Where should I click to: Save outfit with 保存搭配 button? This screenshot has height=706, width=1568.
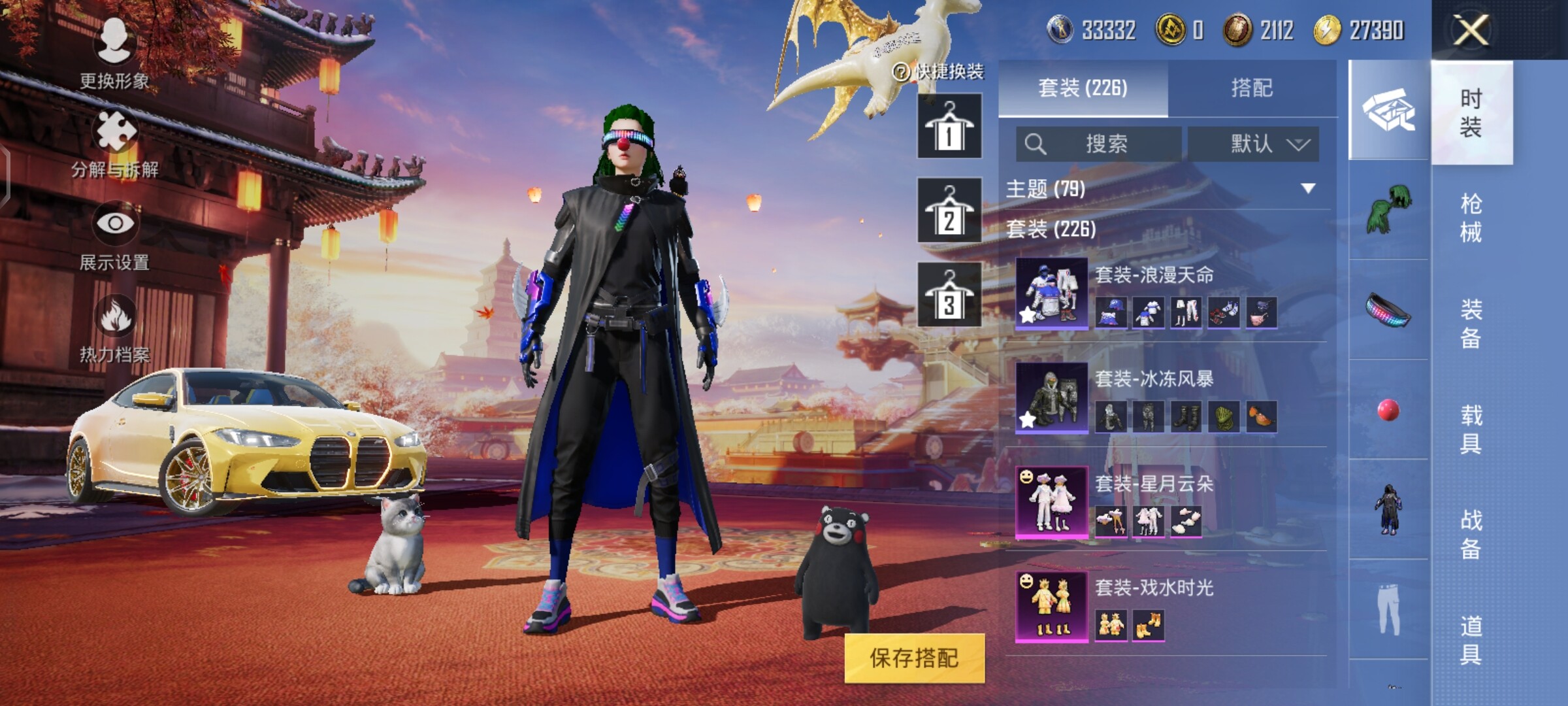point(914,658)
